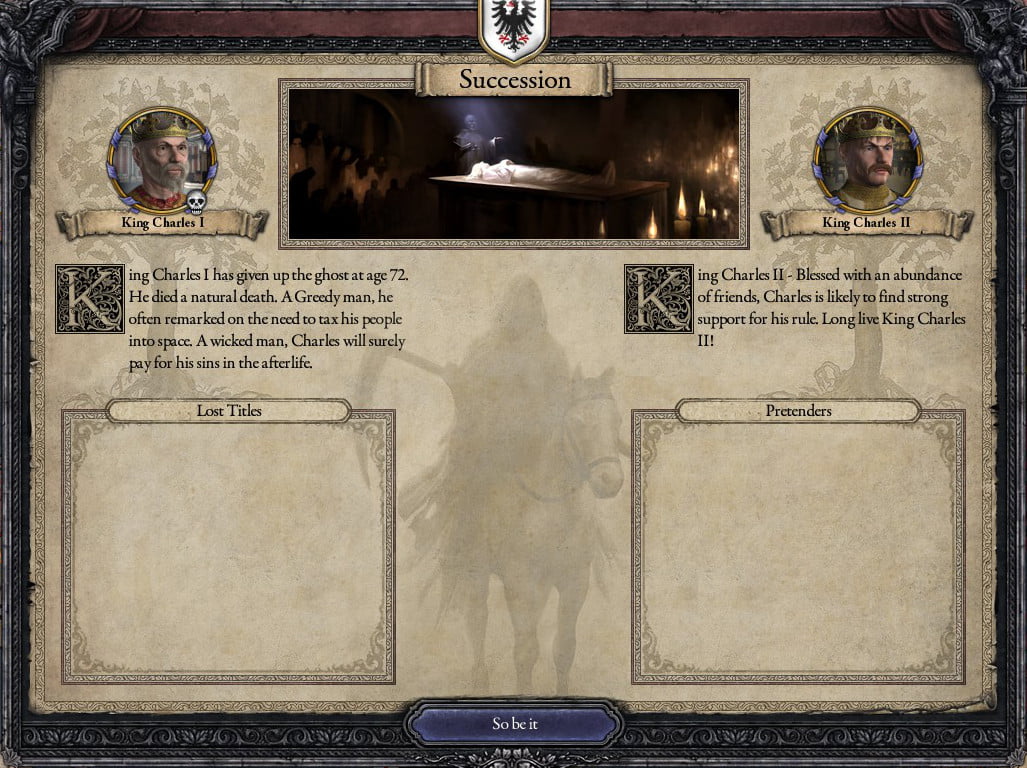Image resolution: width=1027 pixels, height=768 pixels.
Task: Click the black eagle coat of arms shield
Action: coord(513,28)
